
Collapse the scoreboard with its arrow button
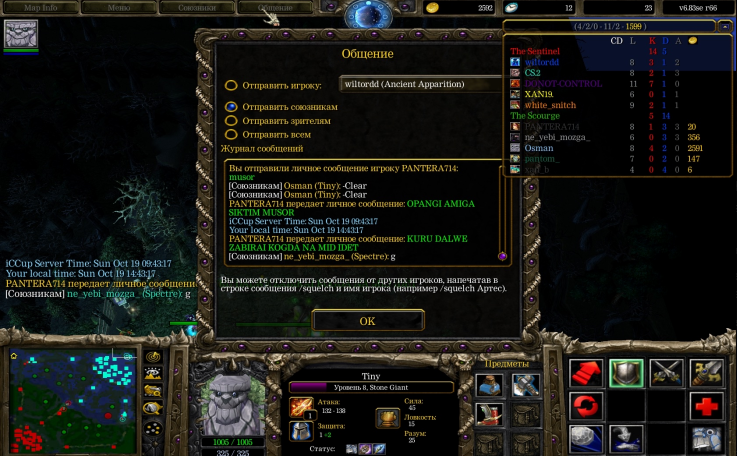tap(725, 27)
